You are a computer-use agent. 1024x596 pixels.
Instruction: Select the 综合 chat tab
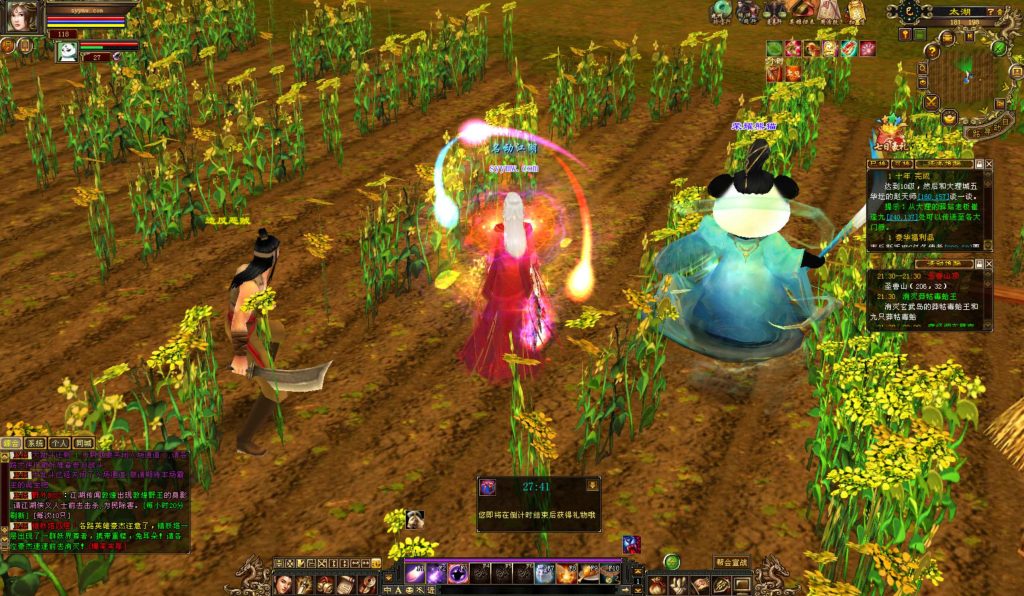click(x=11, y=442)
